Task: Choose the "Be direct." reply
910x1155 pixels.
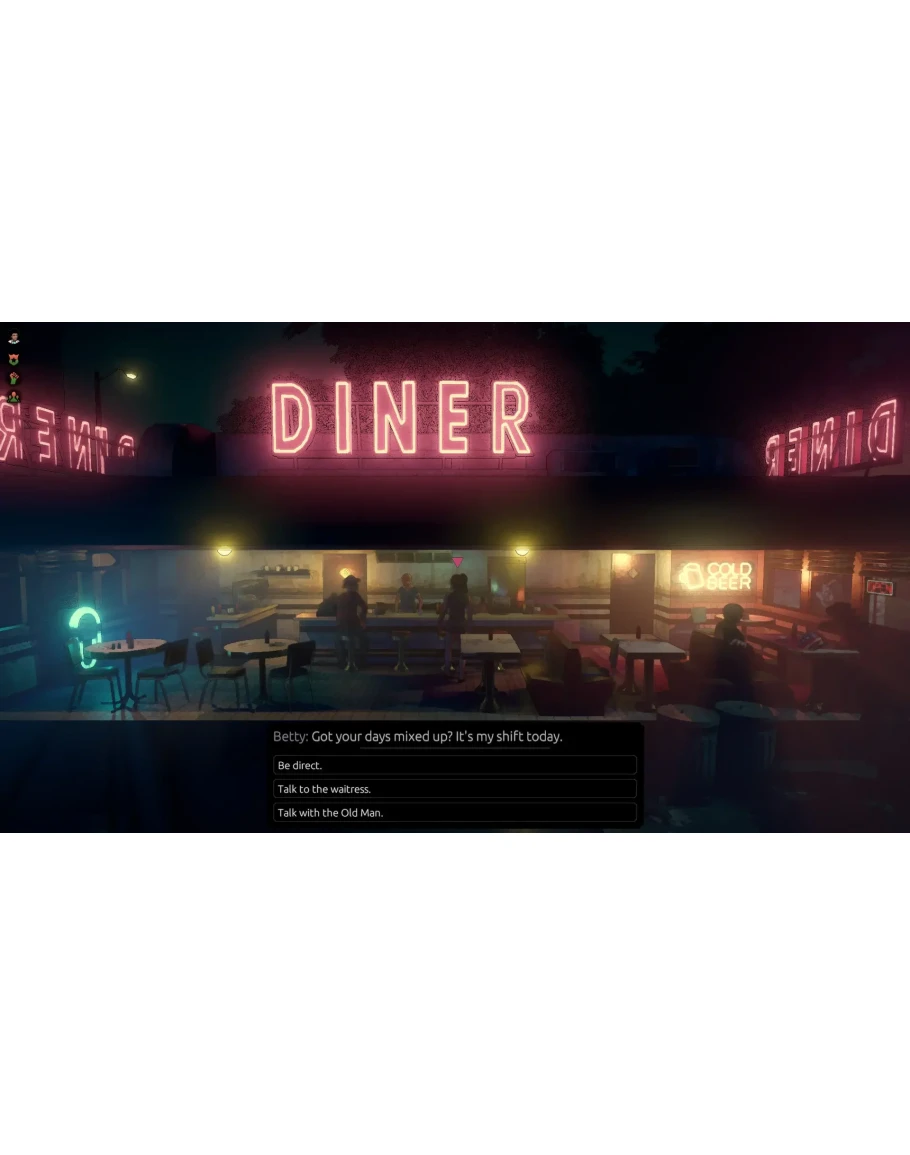Action: tap(455, 765)
